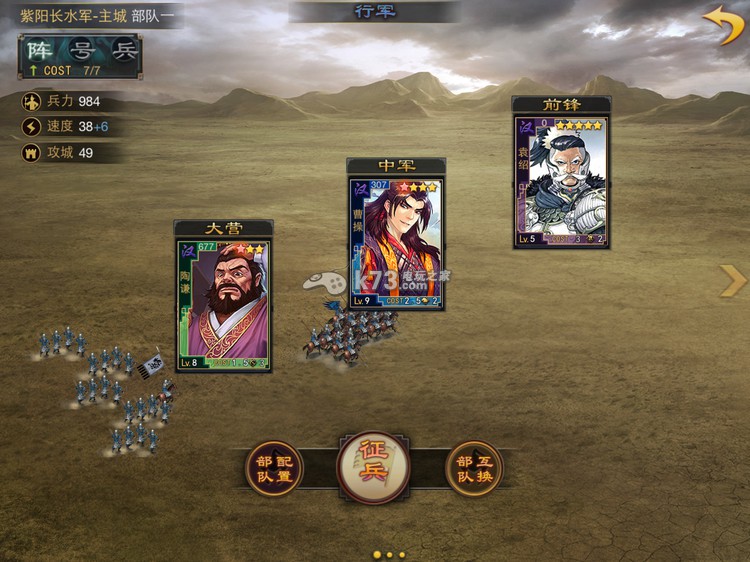
Task: Show the next army with right arrow
Action: 732,281
